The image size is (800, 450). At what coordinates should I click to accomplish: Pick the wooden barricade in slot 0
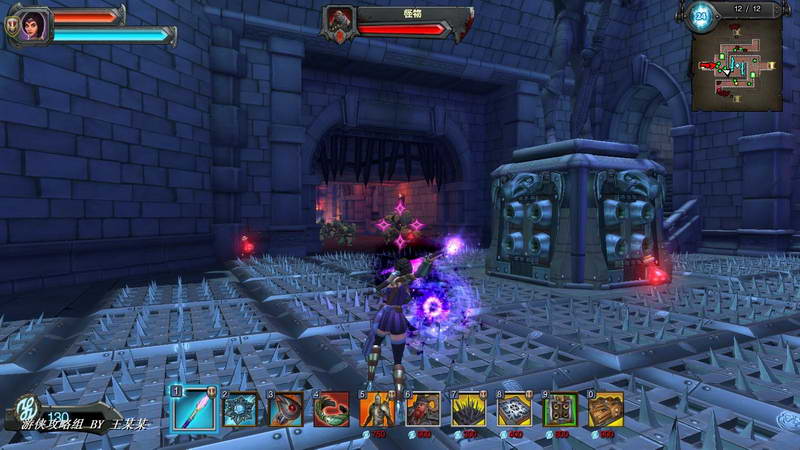(606, 409)
